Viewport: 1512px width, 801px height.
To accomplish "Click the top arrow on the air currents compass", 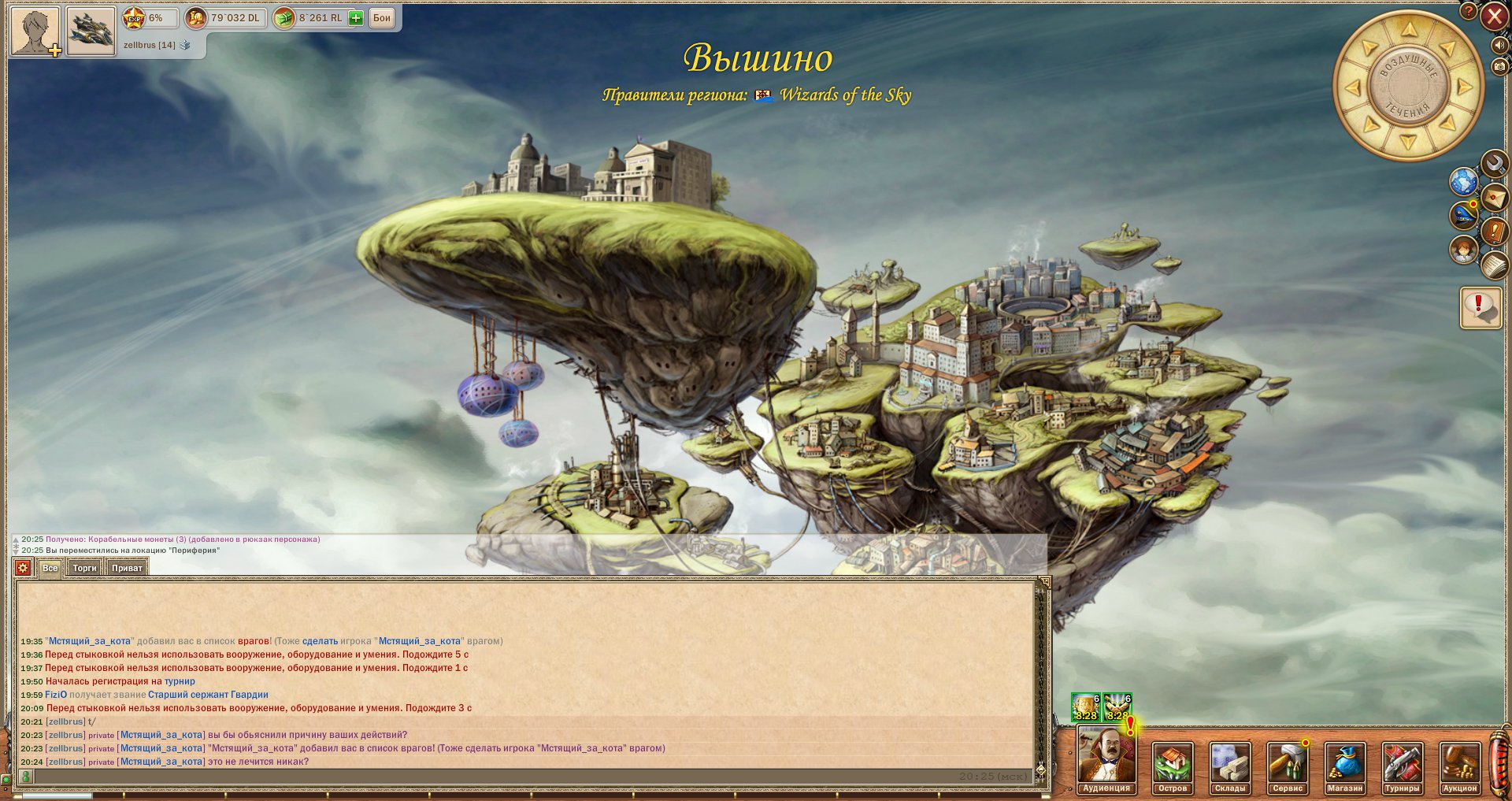I will tap(1409, 30).
